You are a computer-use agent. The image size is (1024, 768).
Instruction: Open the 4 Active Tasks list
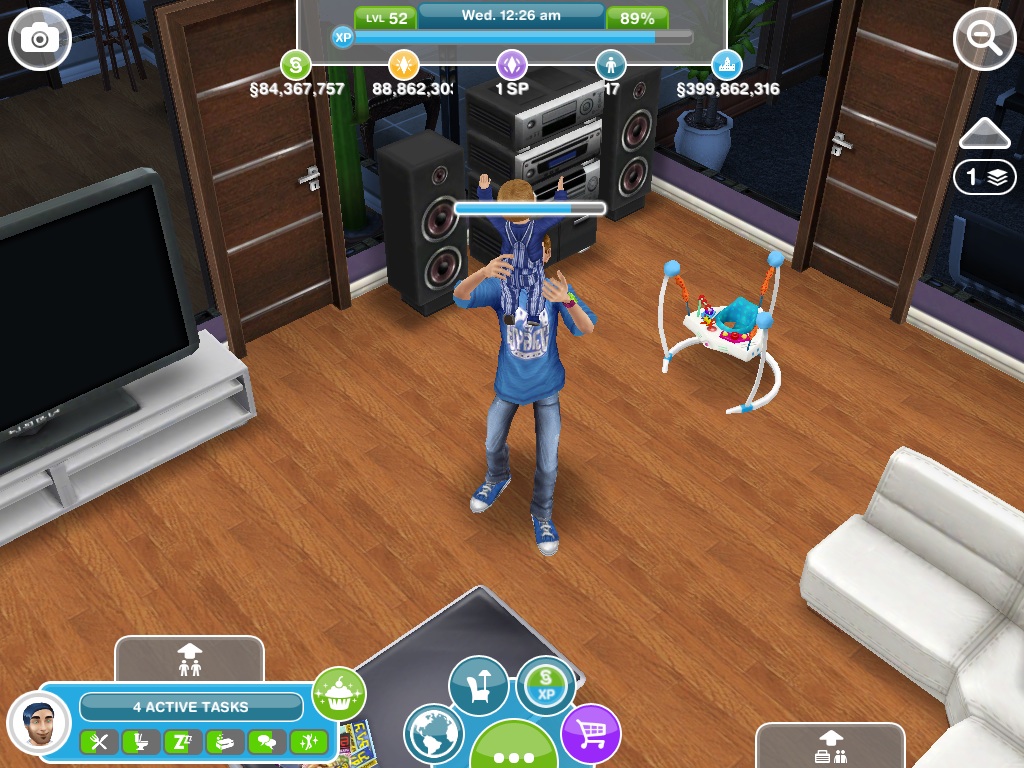pyautogui.click(x=190, y=707)
